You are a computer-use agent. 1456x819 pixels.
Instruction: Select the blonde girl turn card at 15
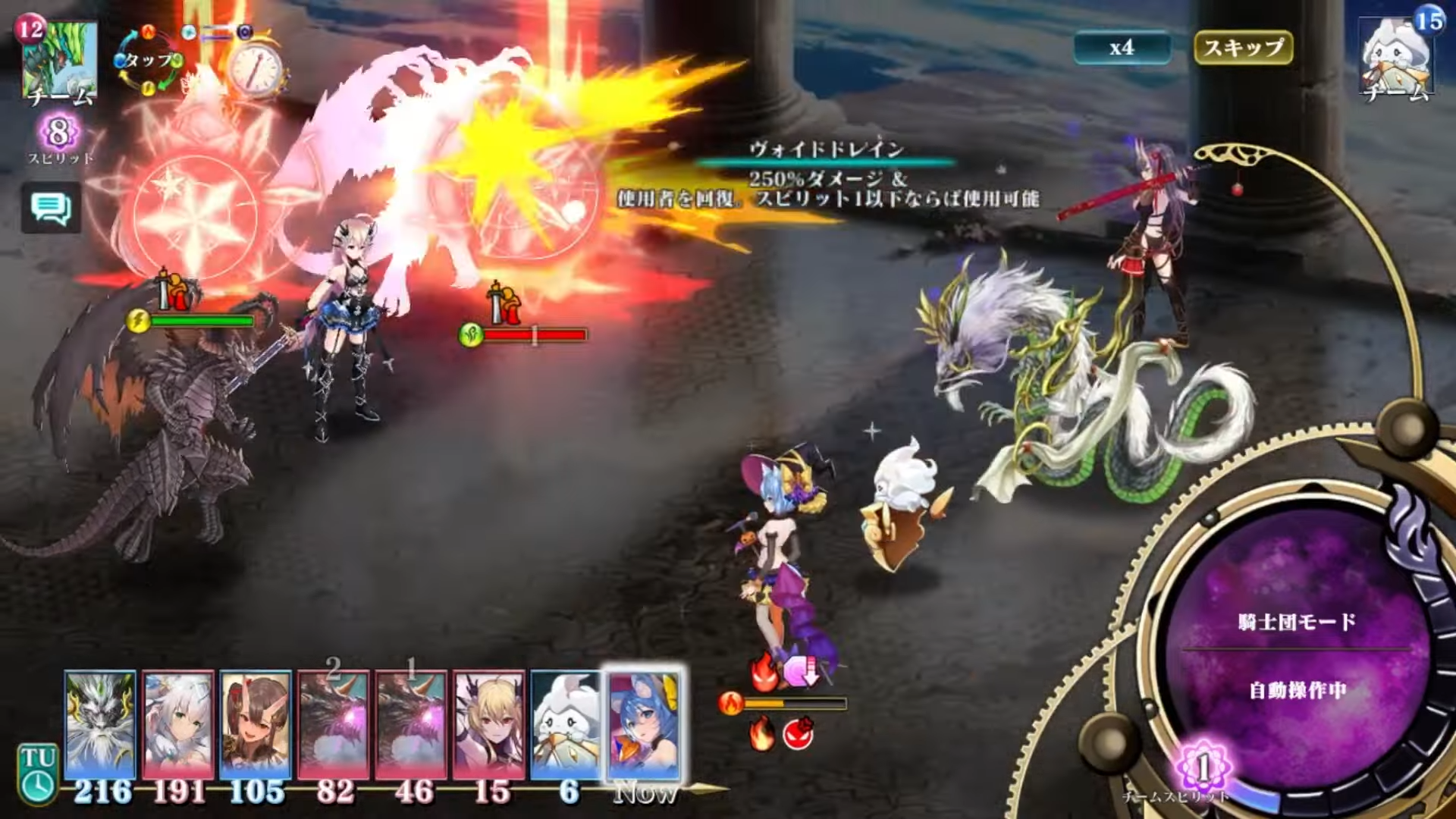(489, 724)
